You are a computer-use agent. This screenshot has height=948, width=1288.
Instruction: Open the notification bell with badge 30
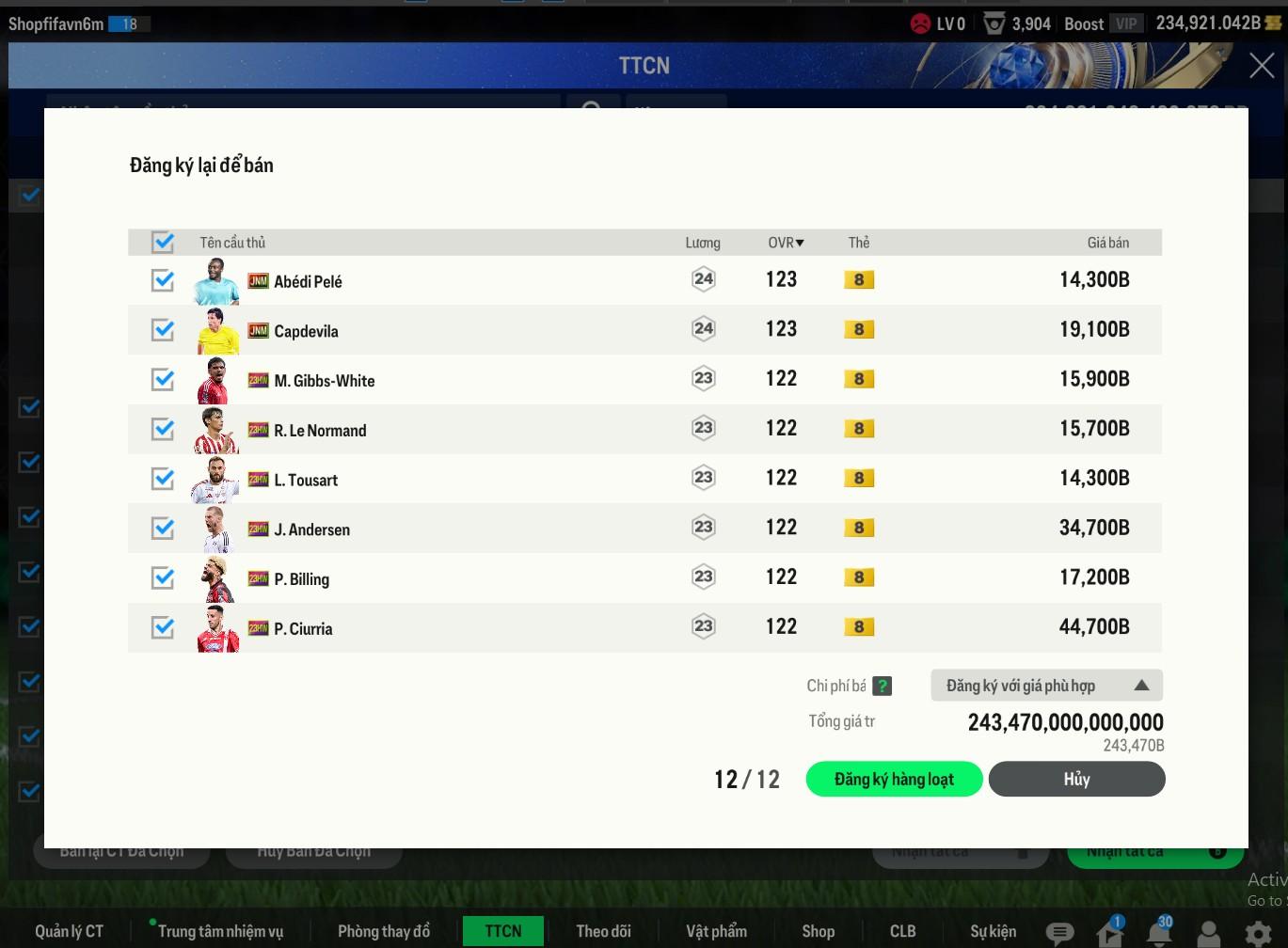click(x=1159, y=932)
